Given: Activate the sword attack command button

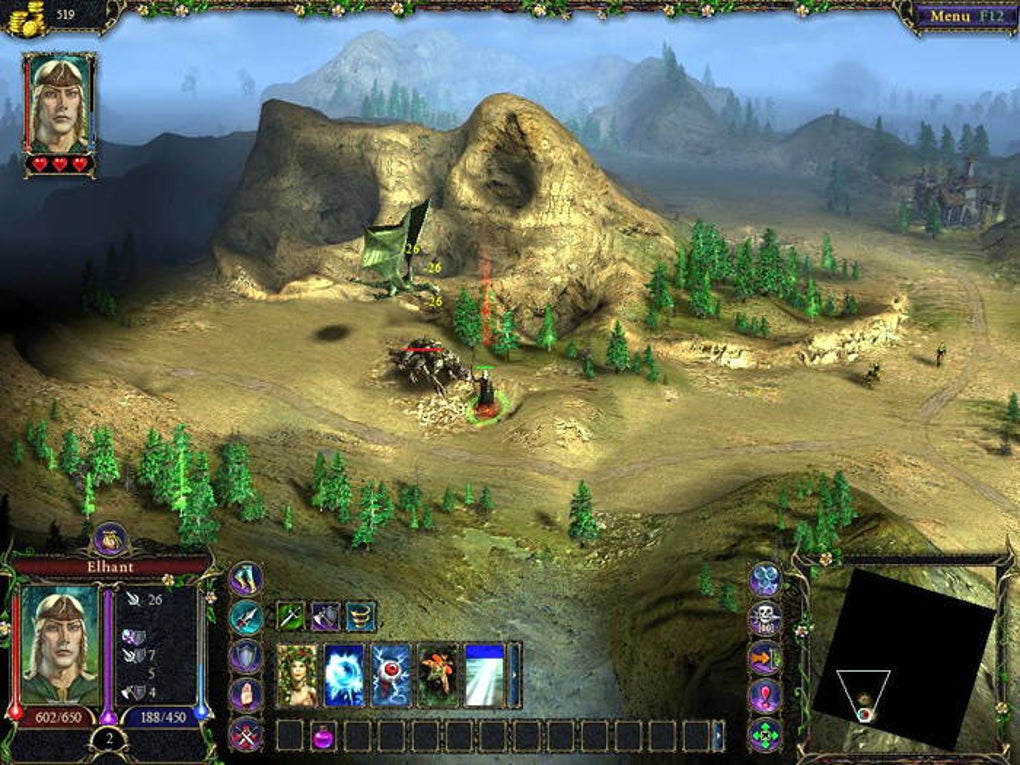Looking at the screenshot, I should coord(246,617).
